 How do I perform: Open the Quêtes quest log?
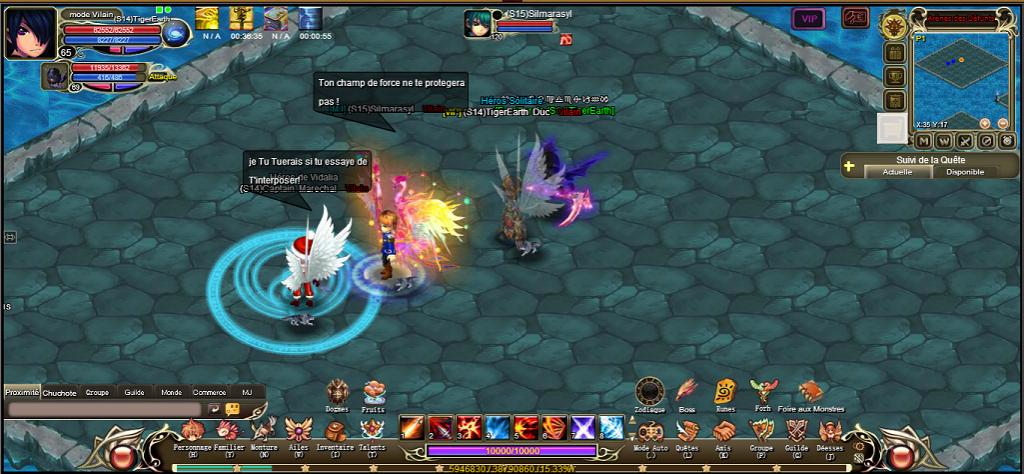(x=687, y=431)
